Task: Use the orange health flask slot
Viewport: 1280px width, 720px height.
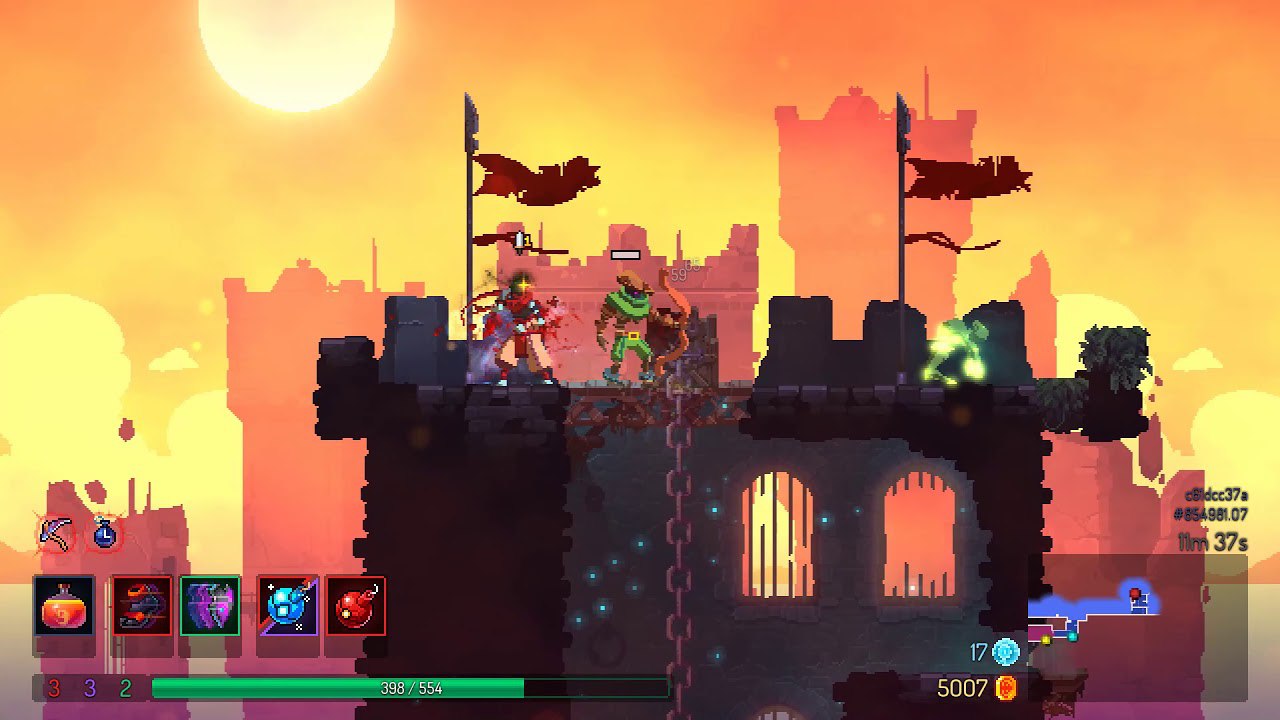Action: pos(64,606)
